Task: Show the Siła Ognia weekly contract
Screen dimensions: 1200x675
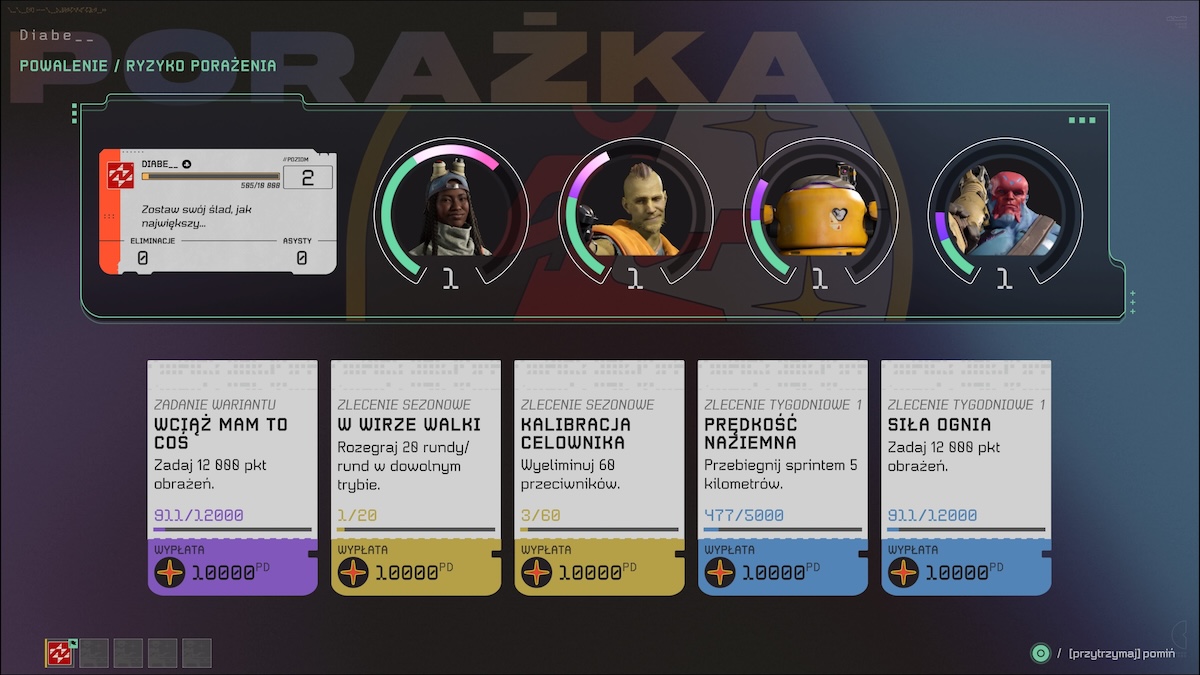Action: [966, 477]
